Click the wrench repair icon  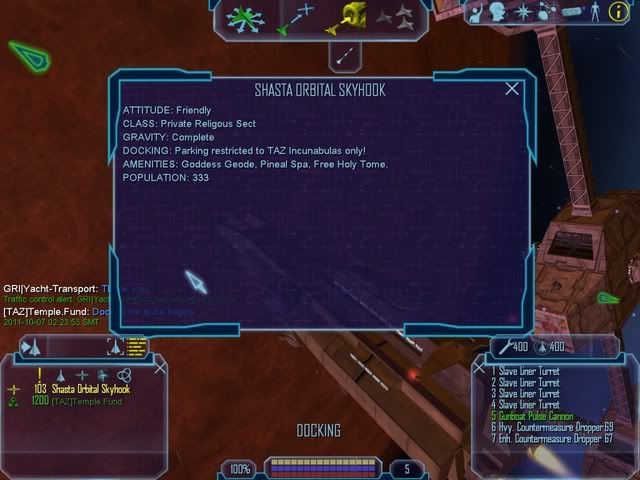click(x=502, y=346)
